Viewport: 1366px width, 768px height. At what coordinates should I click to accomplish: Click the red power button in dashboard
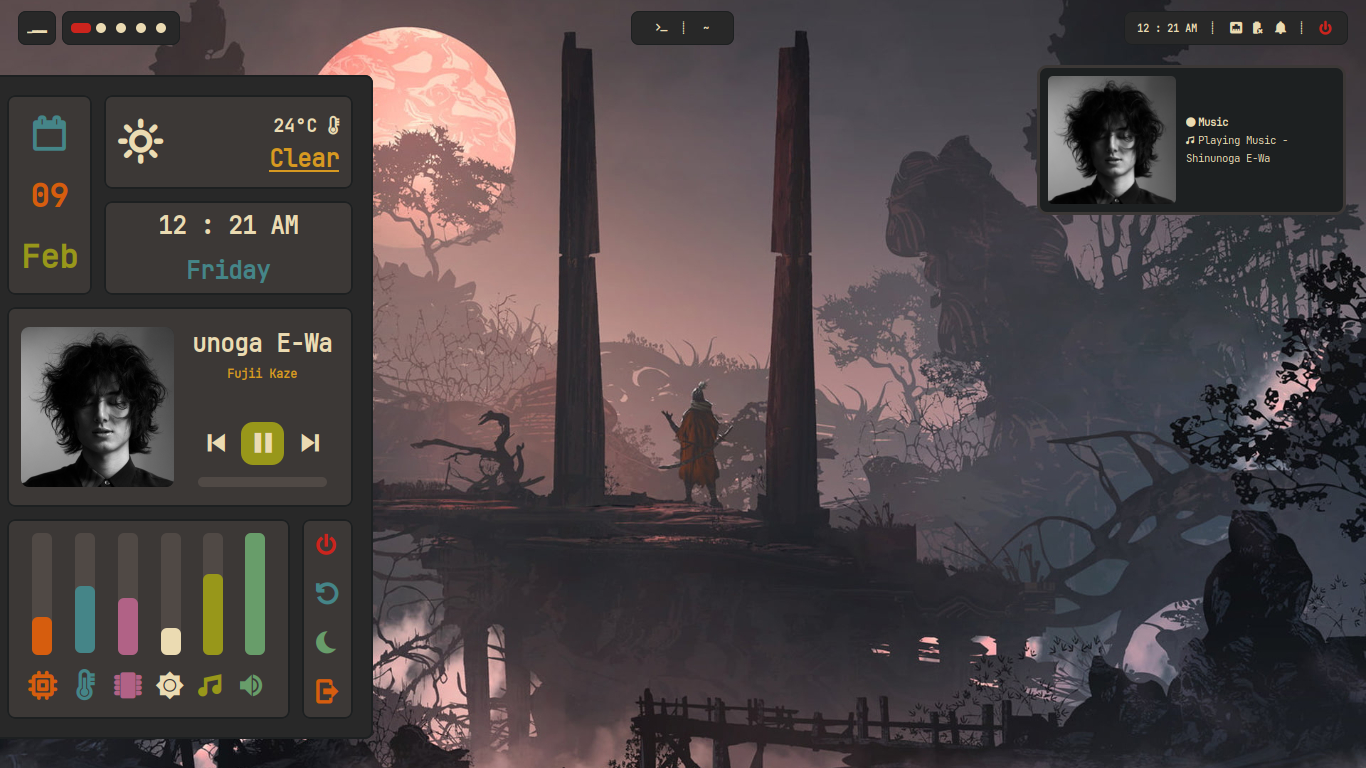pos(327,545)
